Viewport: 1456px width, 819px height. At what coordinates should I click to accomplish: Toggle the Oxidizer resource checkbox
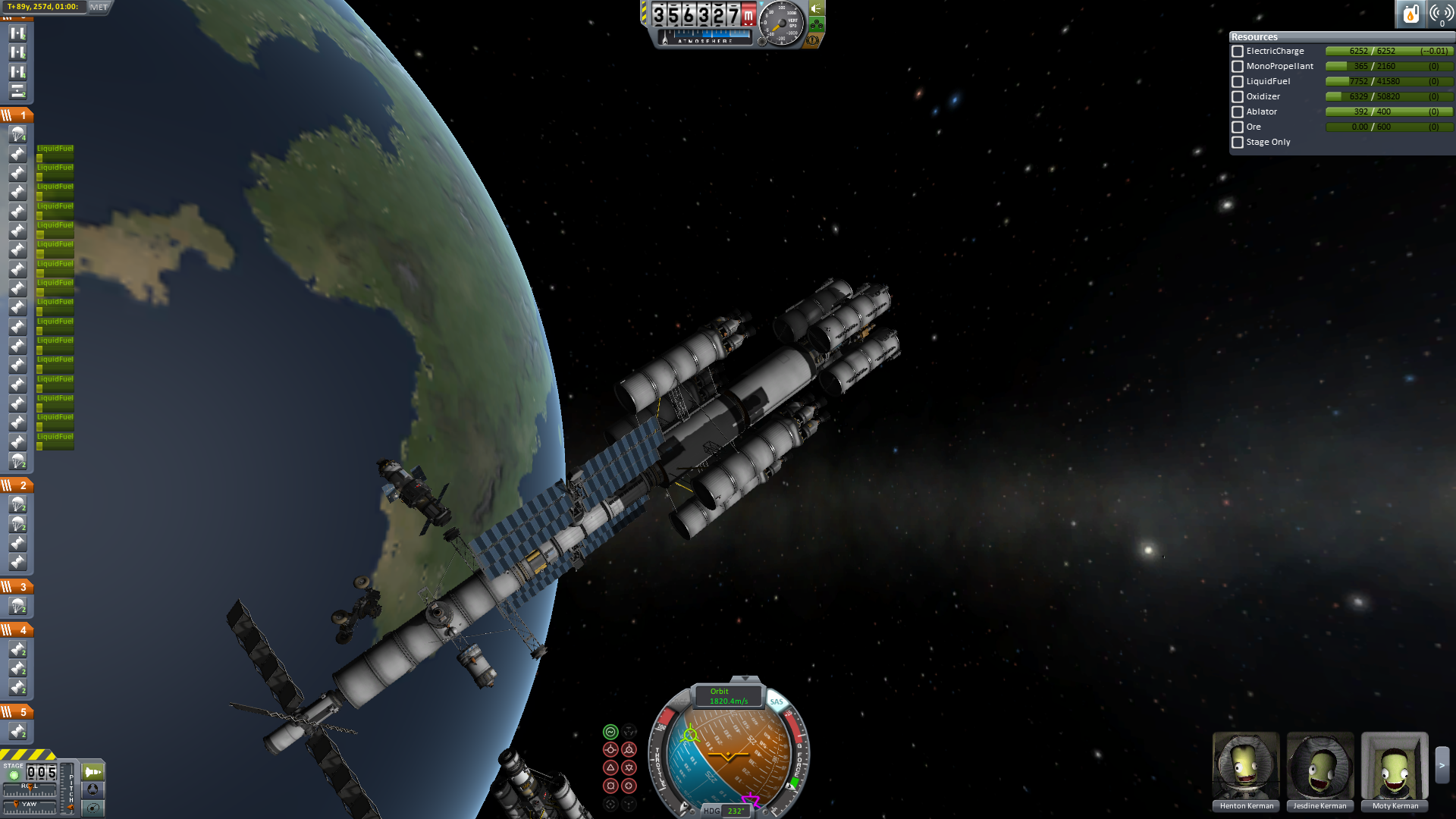(1238, 97)
